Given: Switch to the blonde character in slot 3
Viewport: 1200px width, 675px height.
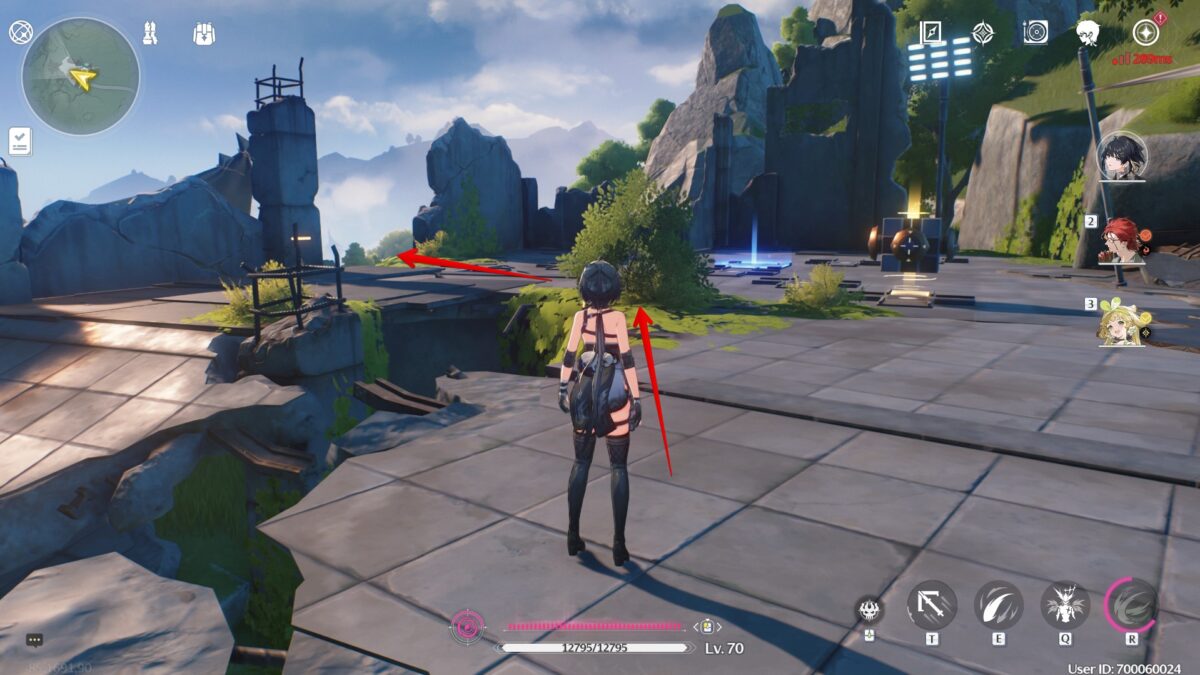Looking at the screenshot, I should click(x=1123, y=322).
